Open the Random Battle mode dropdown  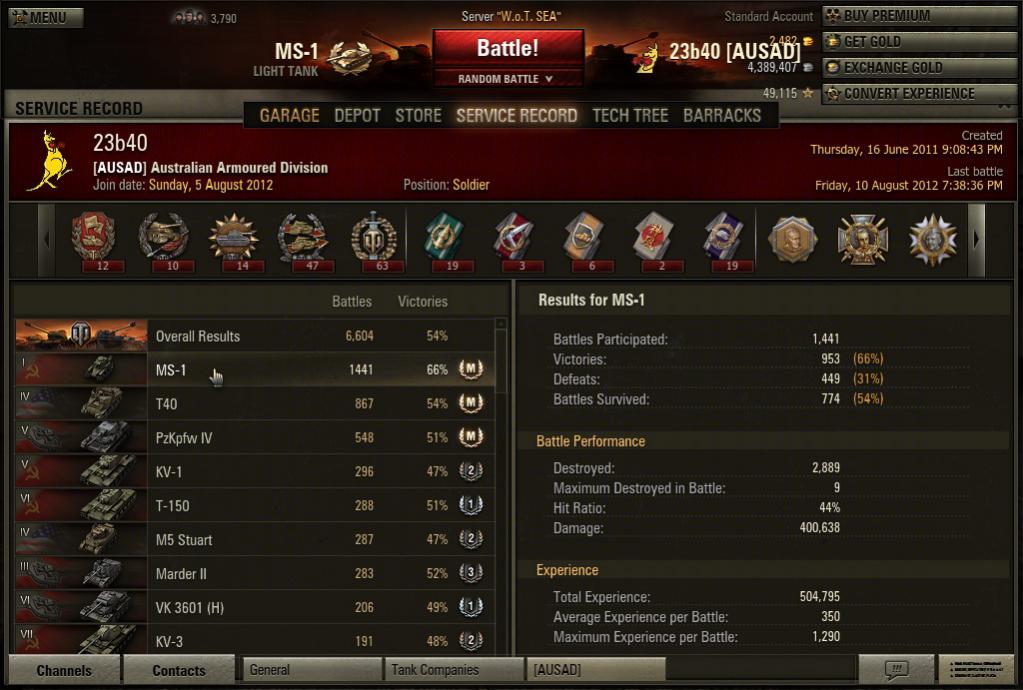[x=507, y=79]
